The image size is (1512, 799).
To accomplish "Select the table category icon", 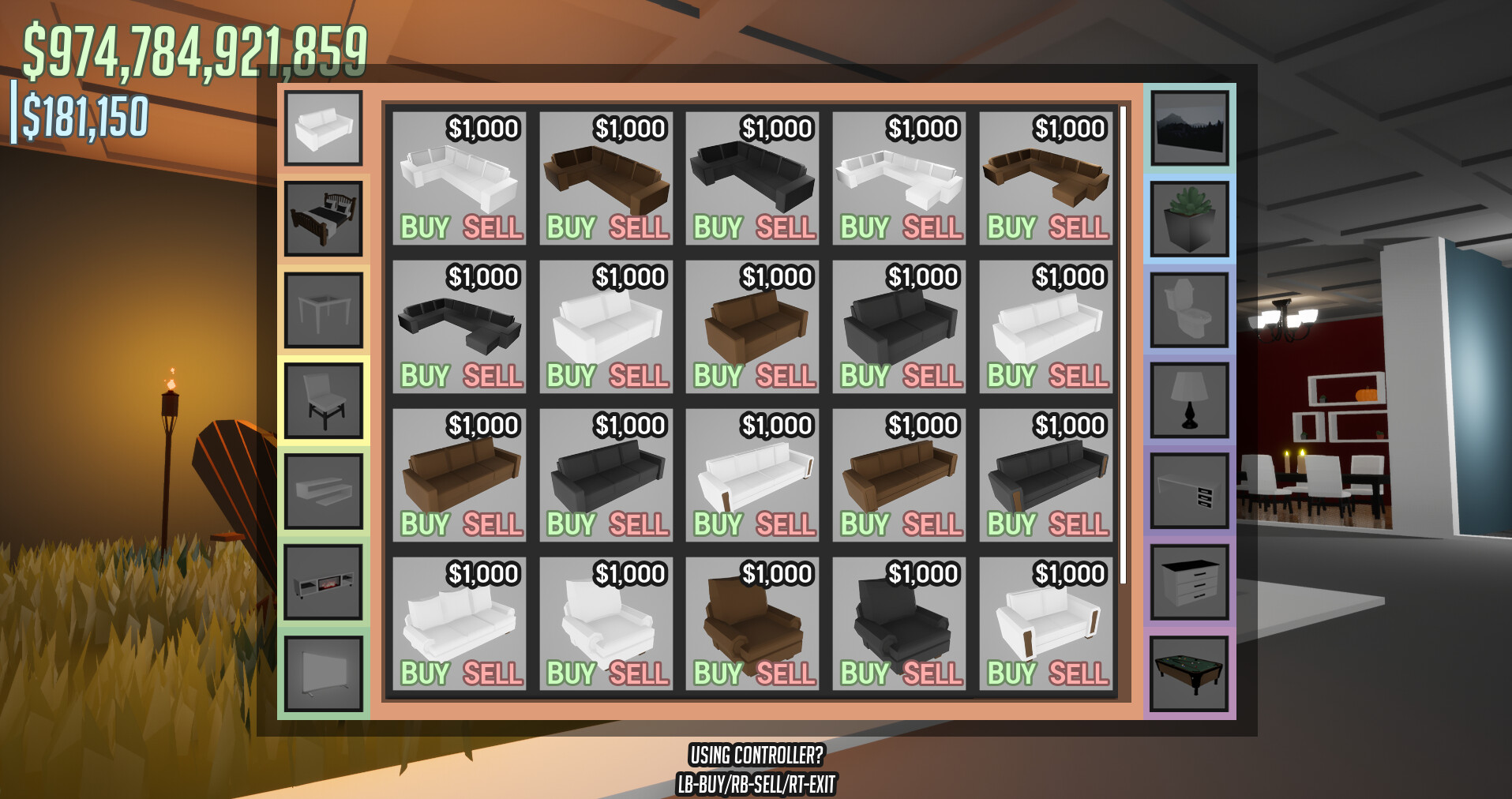I will point(323,308).
